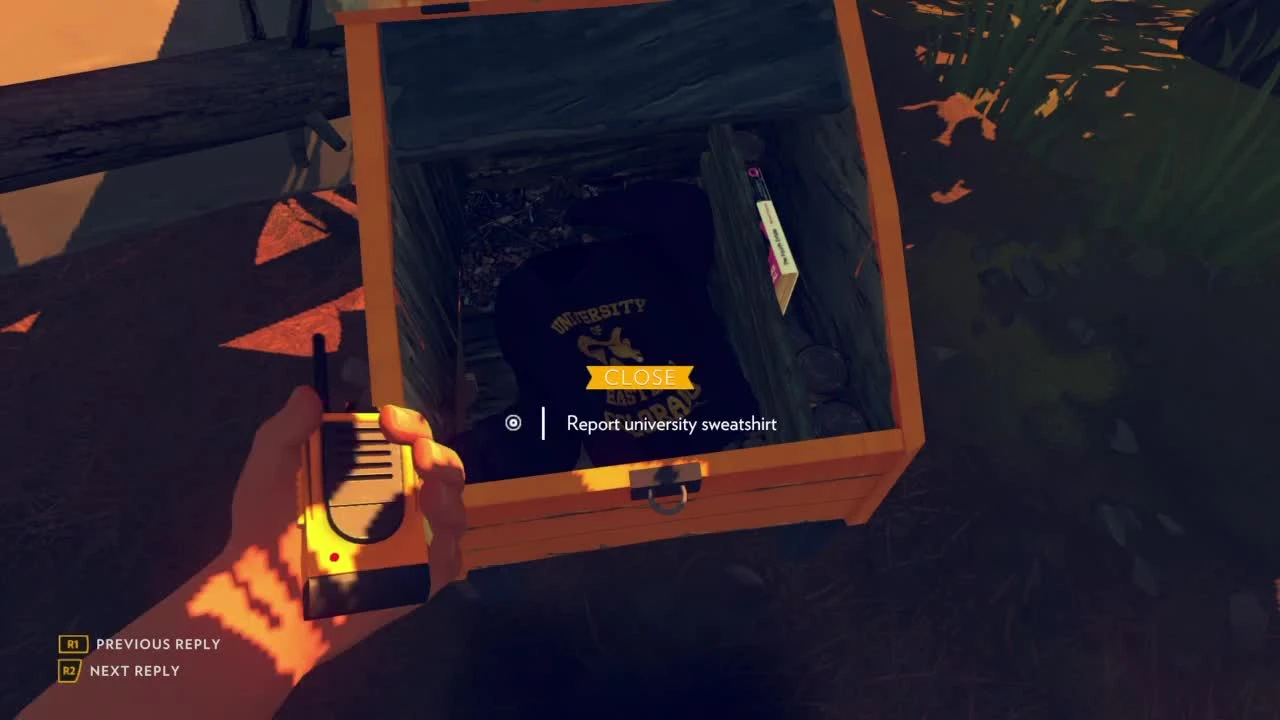Viewport: 1280px width, 720px height.
Task: Select the PREVIOUS REPLY menu entry
Action: (157, 644)
